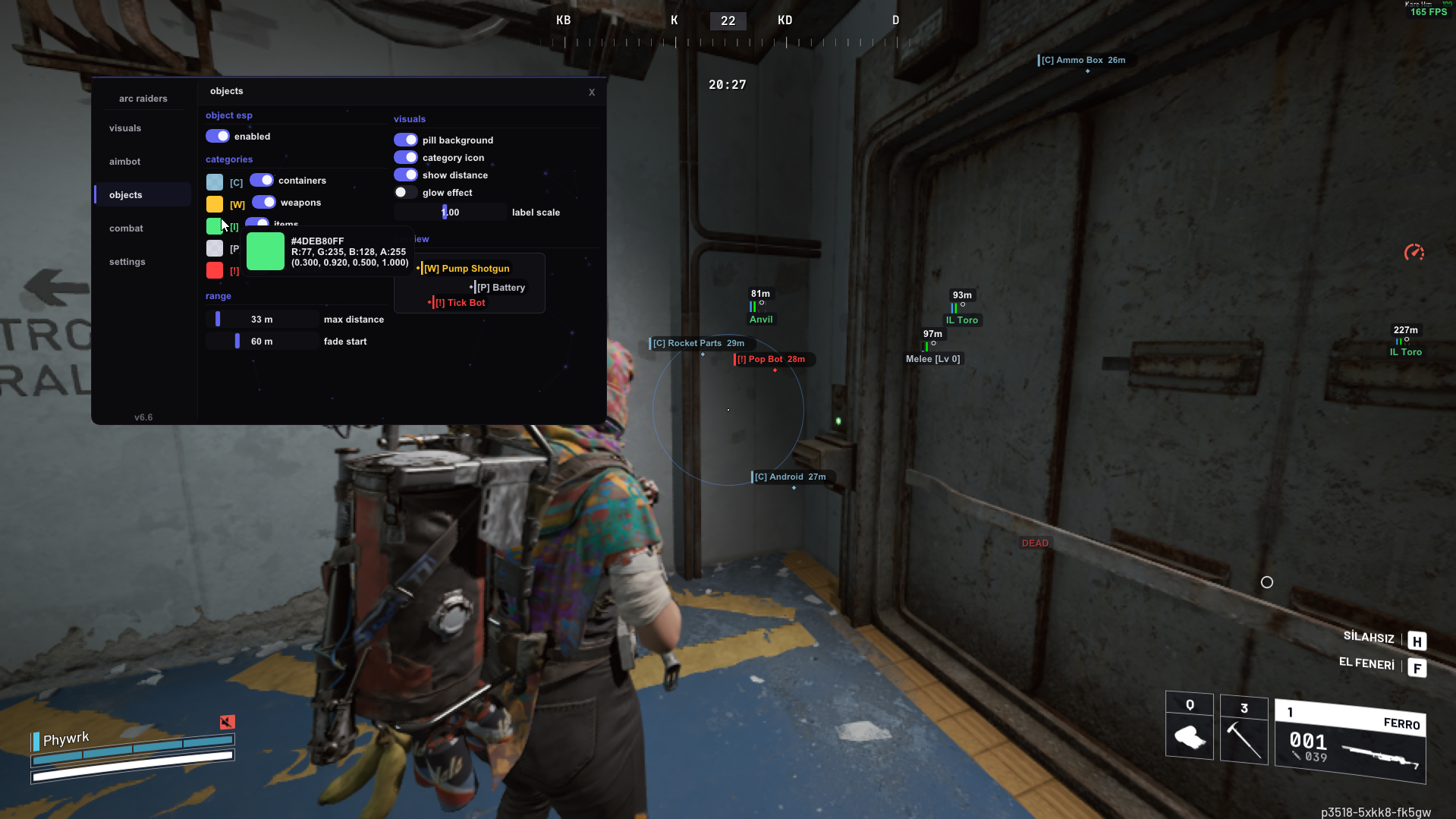Open the yellow [W] weapons color swatch
Image resolution: width=1456 pixels, height=819 pixels.
point(214,203)
